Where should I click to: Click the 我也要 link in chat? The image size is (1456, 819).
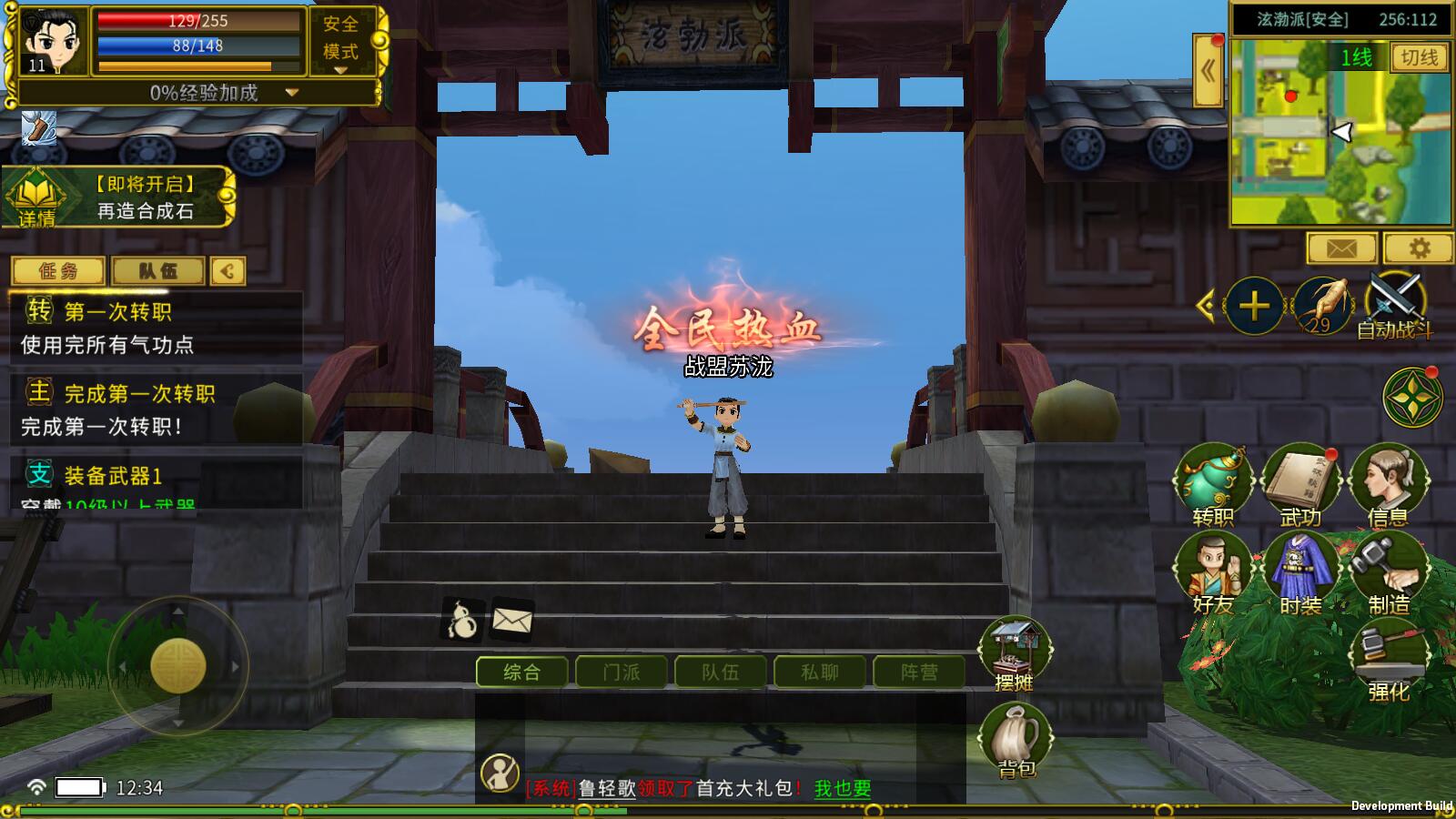point(843,789)
